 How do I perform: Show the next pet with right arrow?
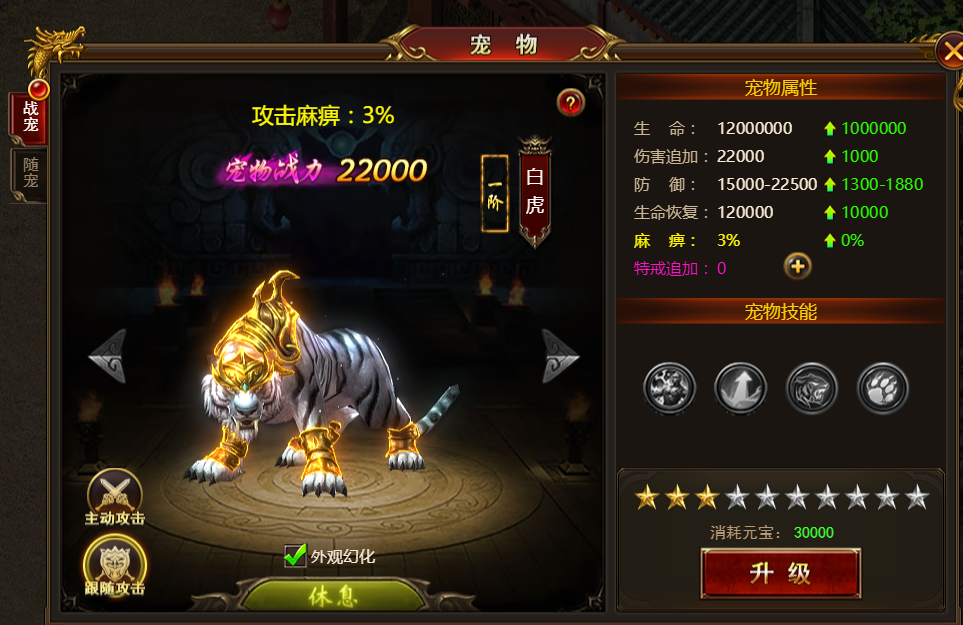[560, 356]
